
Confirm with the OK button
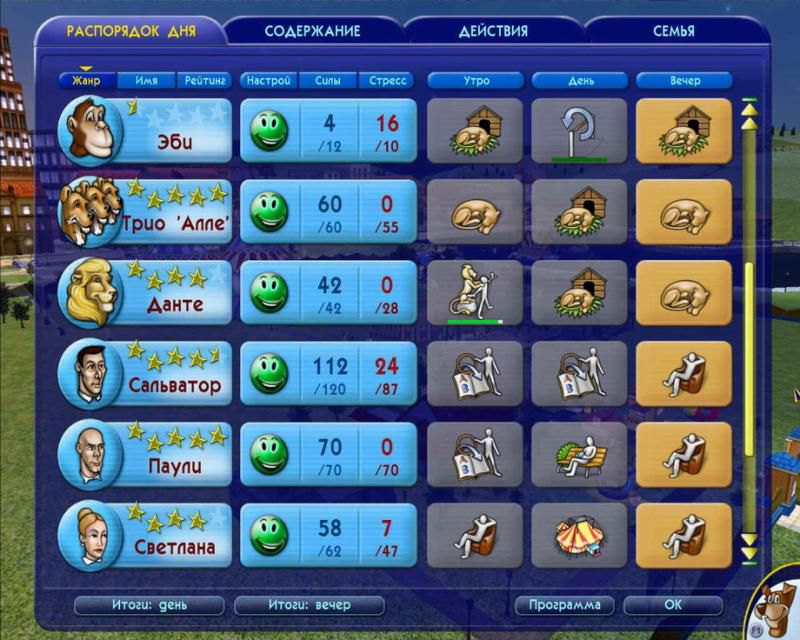click(x=672, y=605)
